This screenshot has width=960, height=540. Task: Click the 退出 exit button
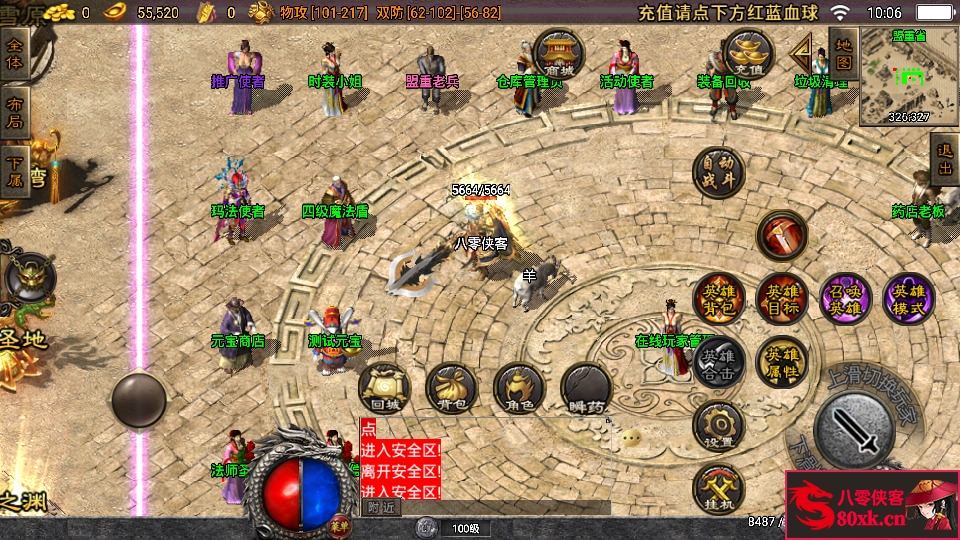[944, 160]
